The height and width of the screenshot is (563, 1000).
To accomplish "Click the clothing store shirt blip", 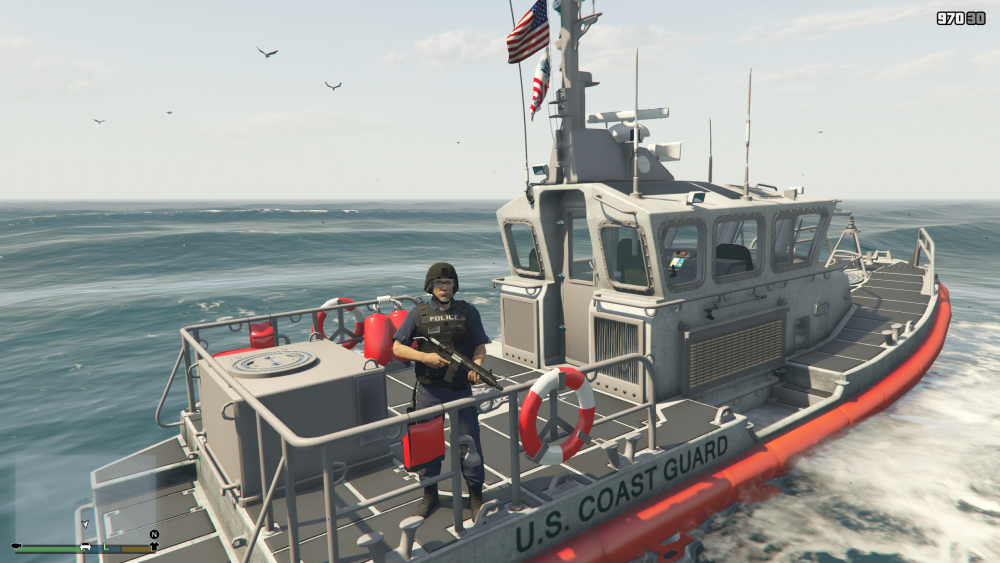I will click(154, 547).
